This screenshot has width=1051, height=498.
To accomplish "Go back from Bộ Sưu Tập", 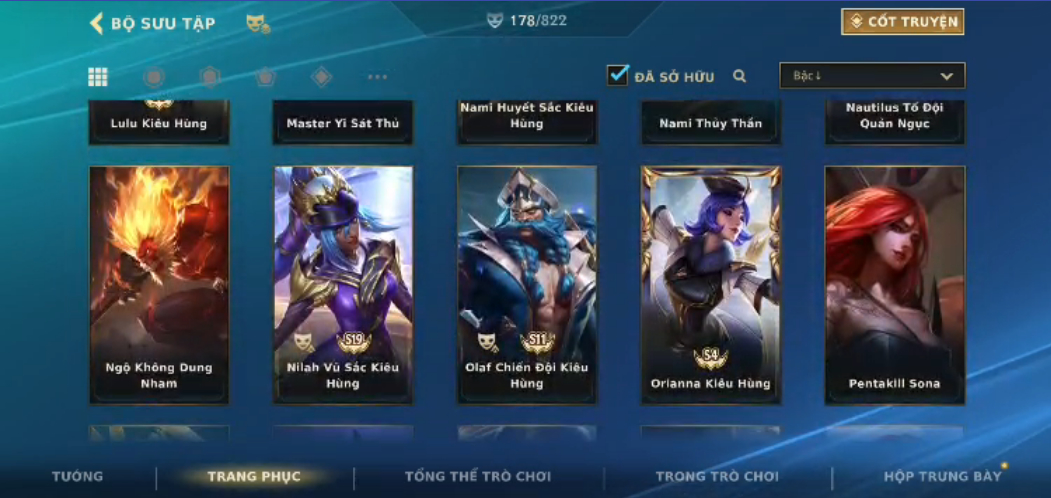I will click(x=97, y=23).
